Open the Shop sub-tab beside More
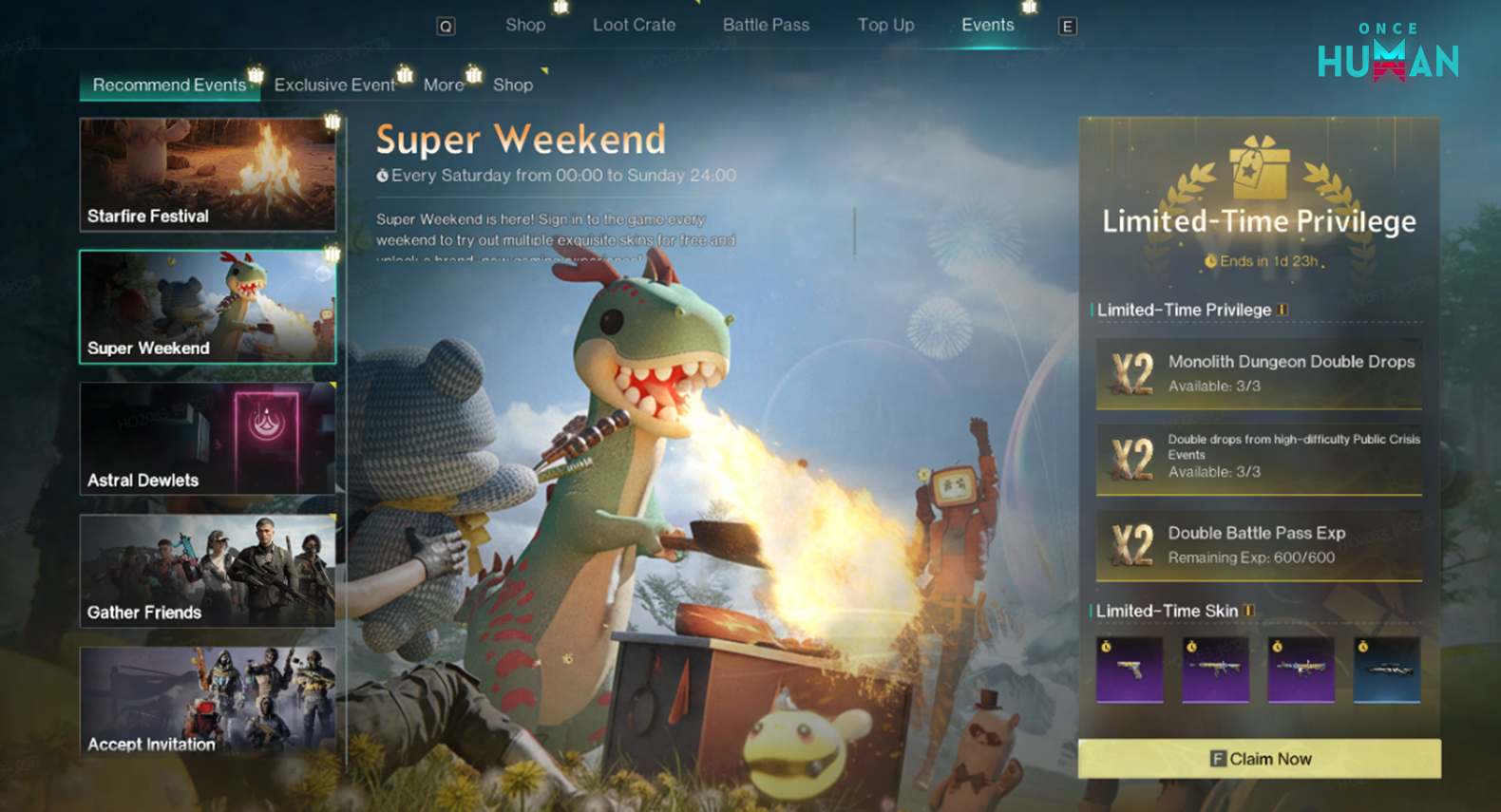 pos(513,85)
